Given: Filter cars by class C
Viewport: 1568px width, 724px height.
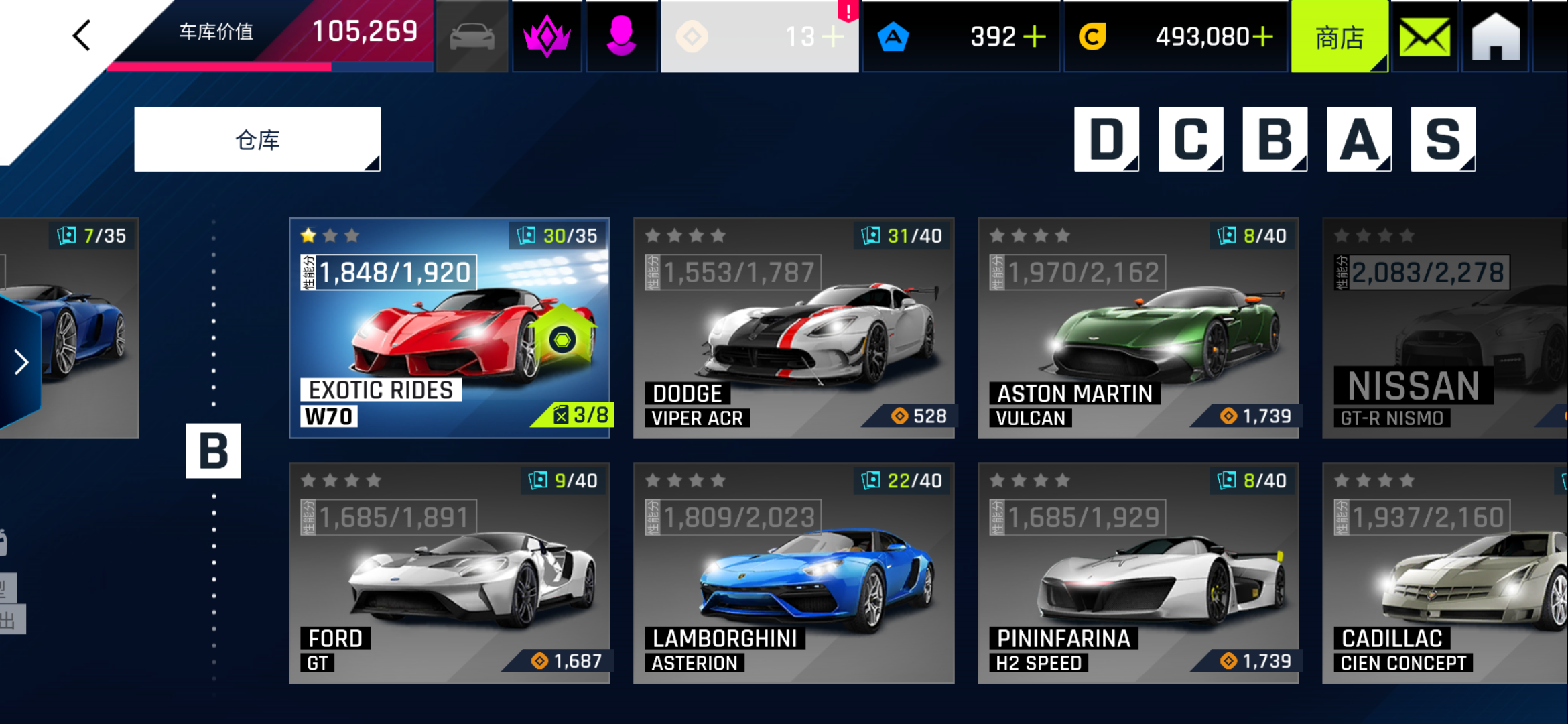Looking at the screenshot, I should 1191,139.
